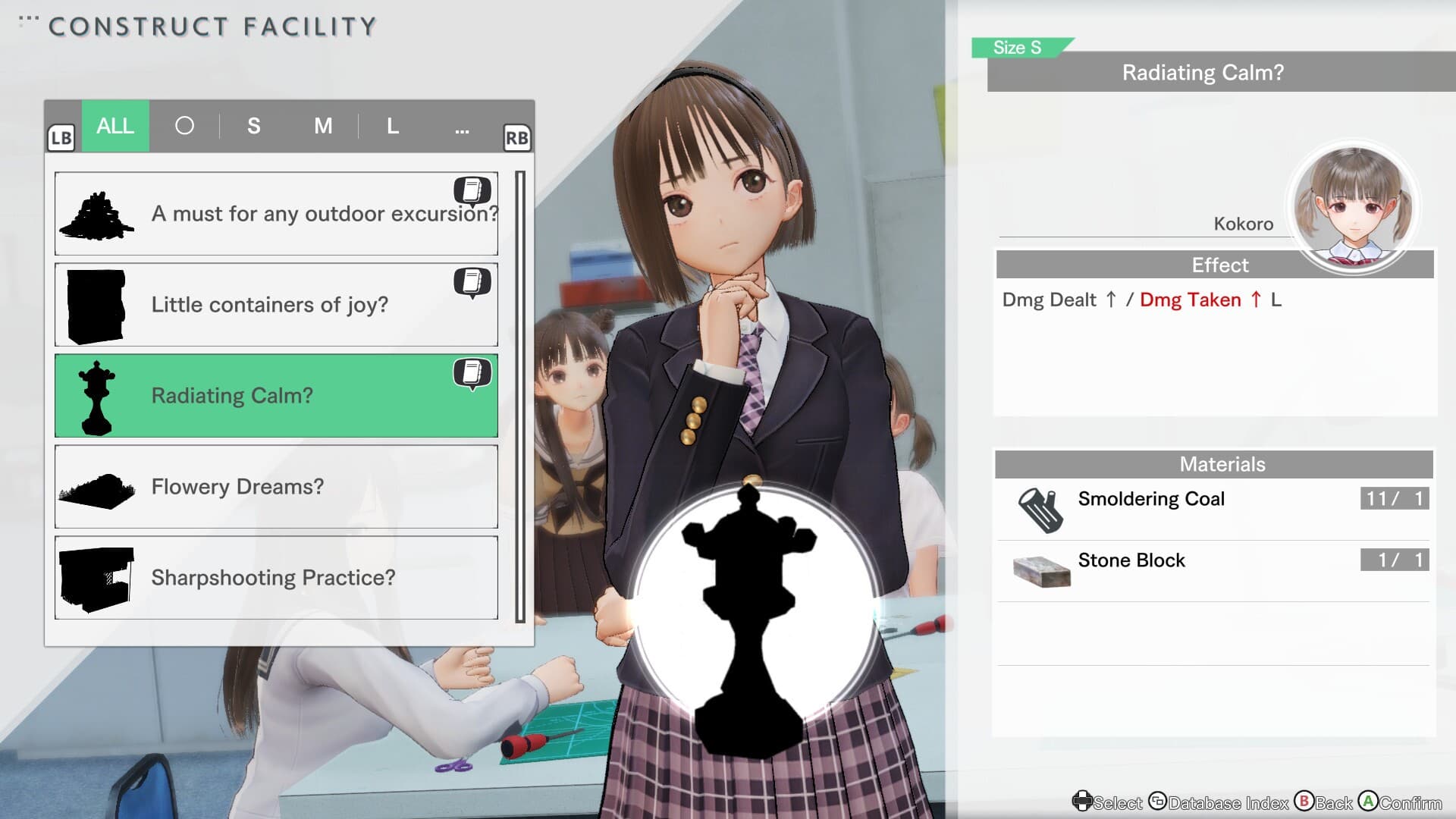Click the target icon next to Sharpshooting Practice?
Screen dimensions: 1456x819
pos(97,577)
